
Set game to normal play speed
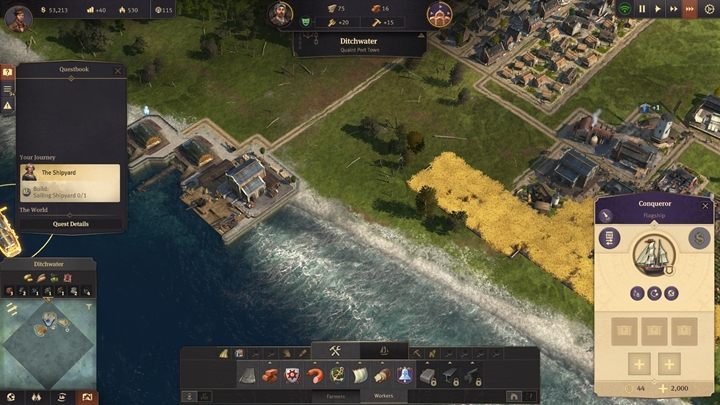(x=658, y=9)
